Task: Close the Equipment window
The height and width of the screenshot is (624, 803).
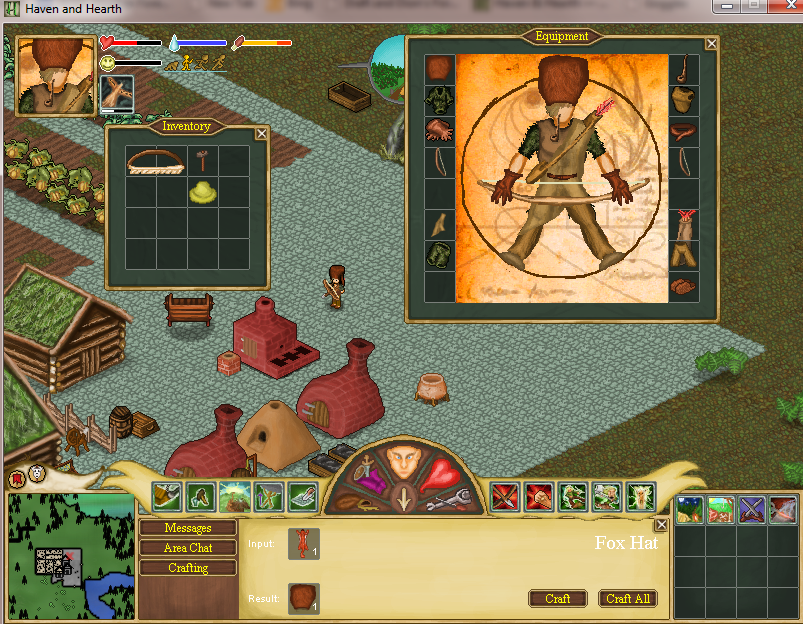Action: click(711, 43)
